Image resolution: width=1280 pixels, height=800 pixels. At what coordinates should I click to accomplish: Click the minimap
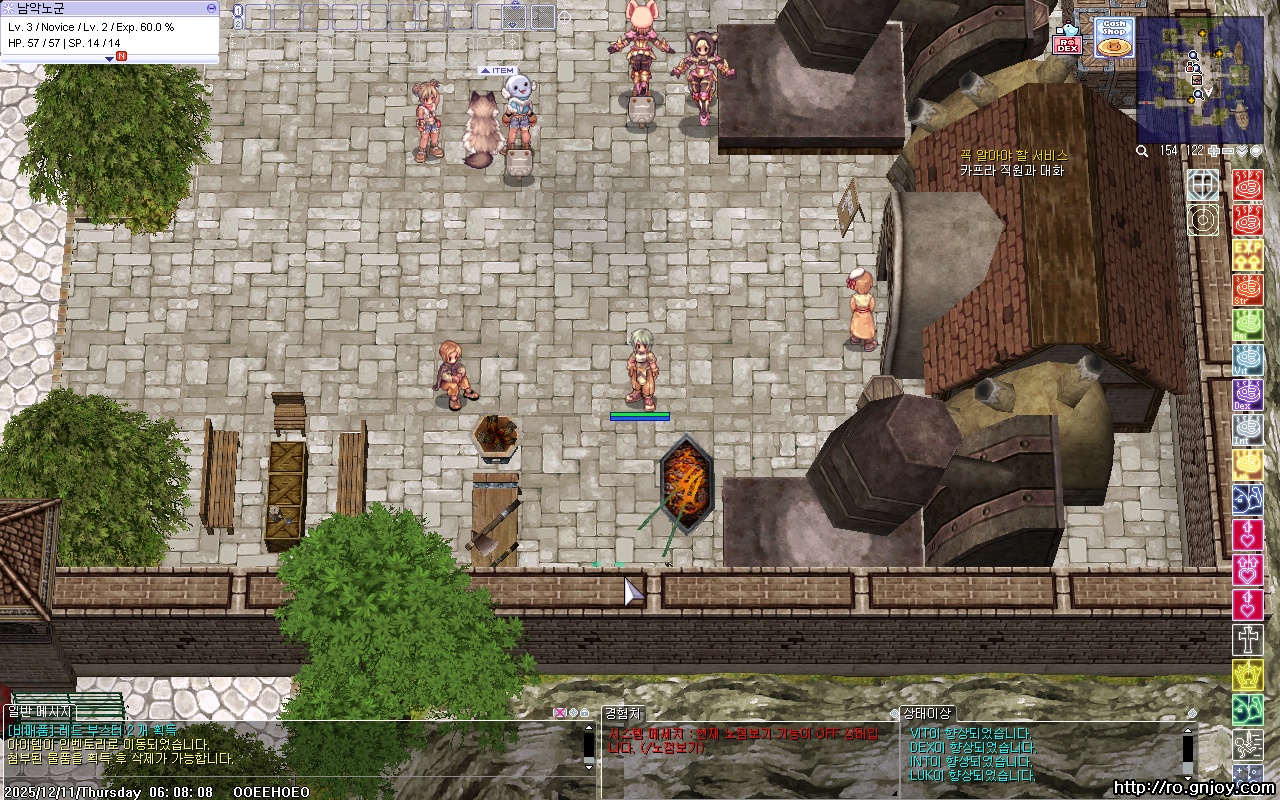click(1200, 80)
